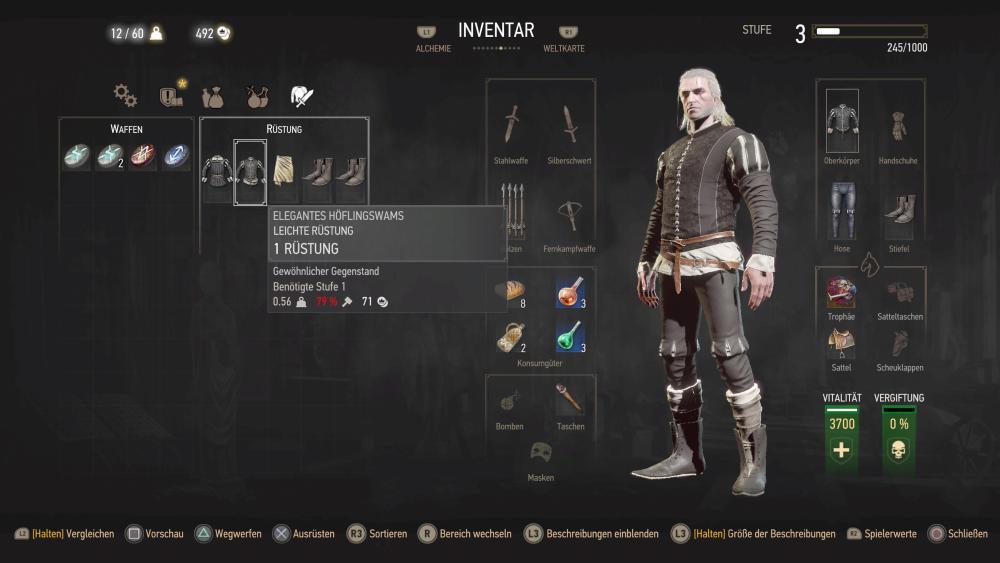Select the equipped Oberkörper armor slot
This screenshot has width=1000, height=563.
click(x=842, y=123)
